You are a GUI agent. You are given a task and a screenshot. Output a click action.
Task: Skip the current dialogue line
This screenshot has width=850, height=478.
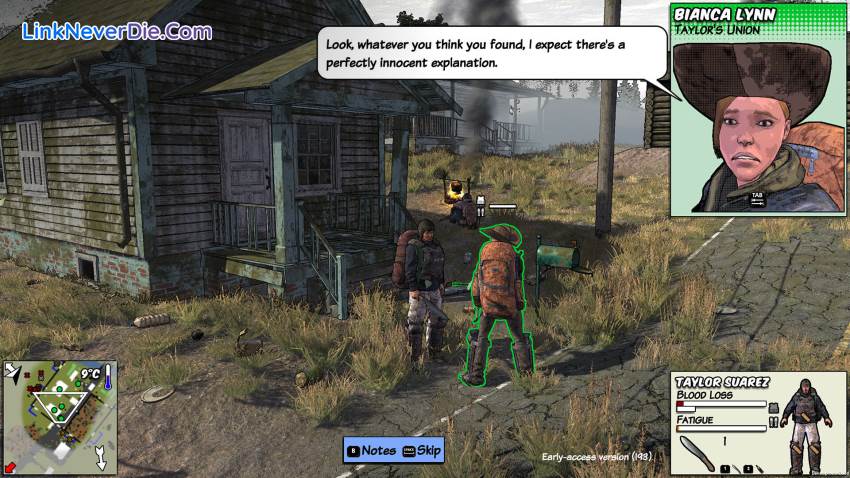click(422, 450)
